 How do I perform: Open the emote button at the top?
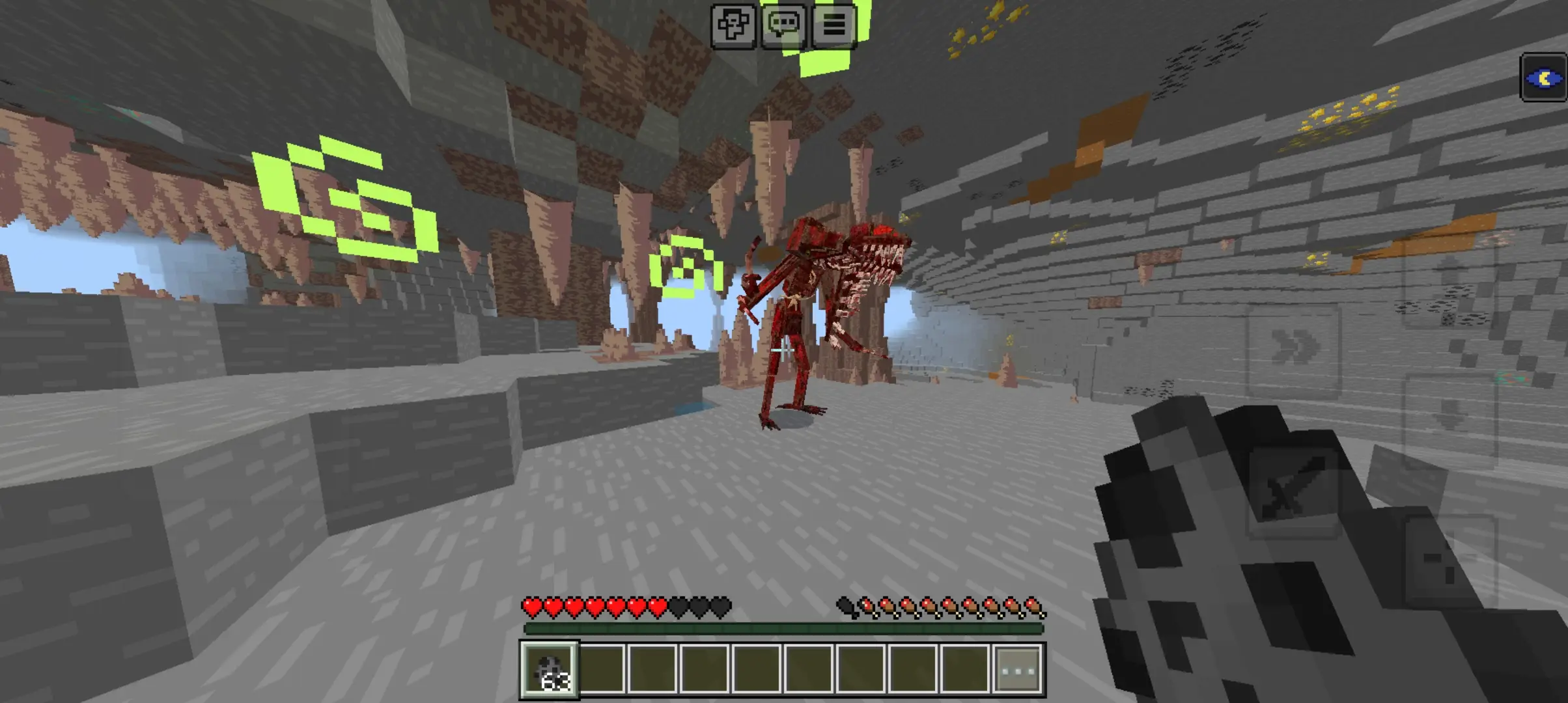[733, 25]
